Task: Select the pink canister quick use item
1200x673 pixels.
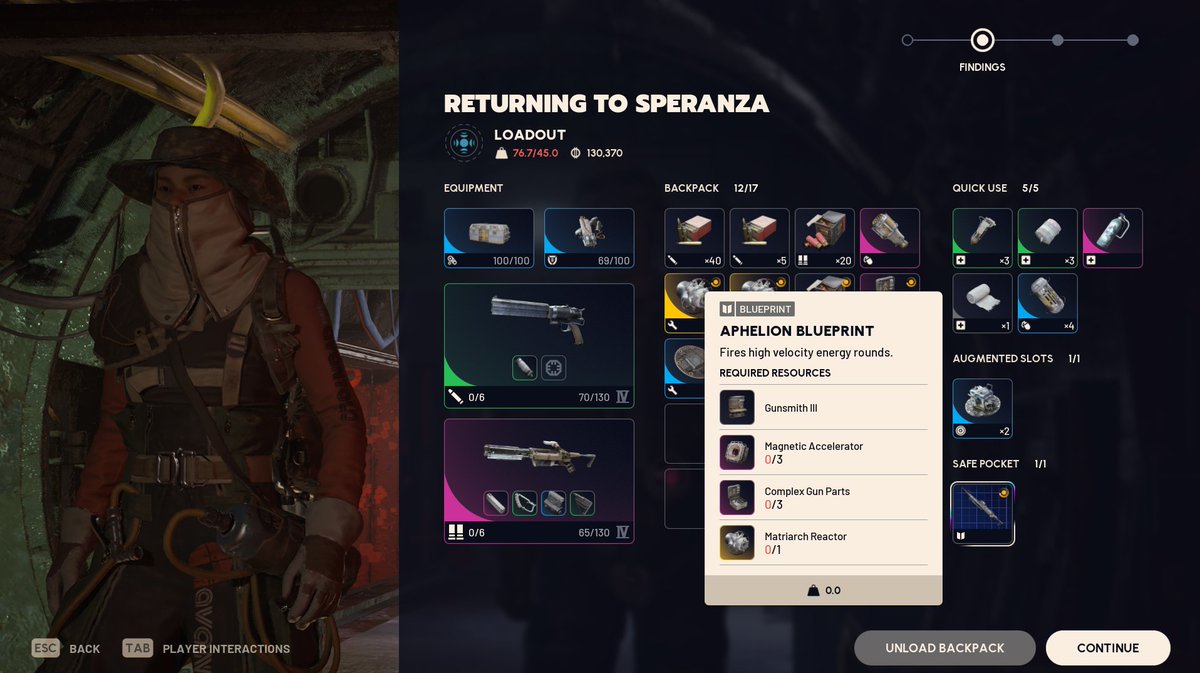Action: coord(1112,238)
